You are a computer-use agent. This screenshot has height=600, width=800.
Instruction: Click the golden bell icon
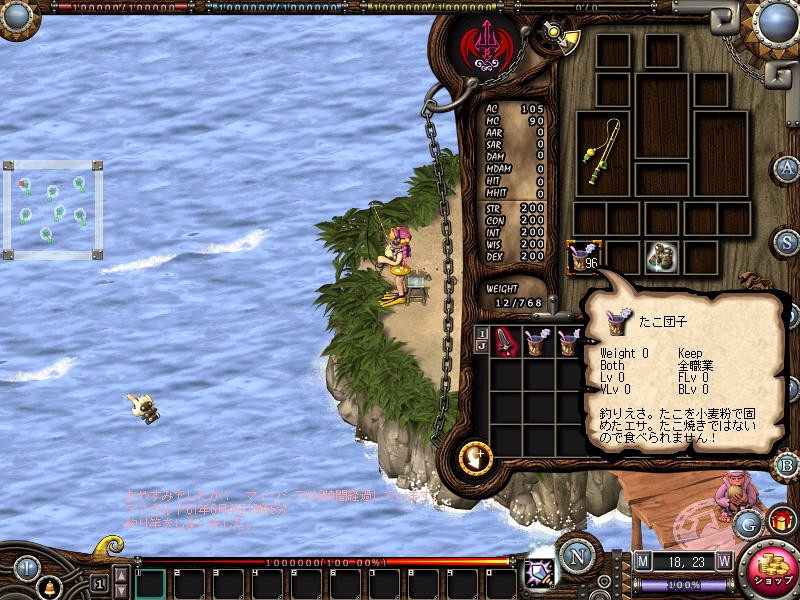(x=46, y=583)
